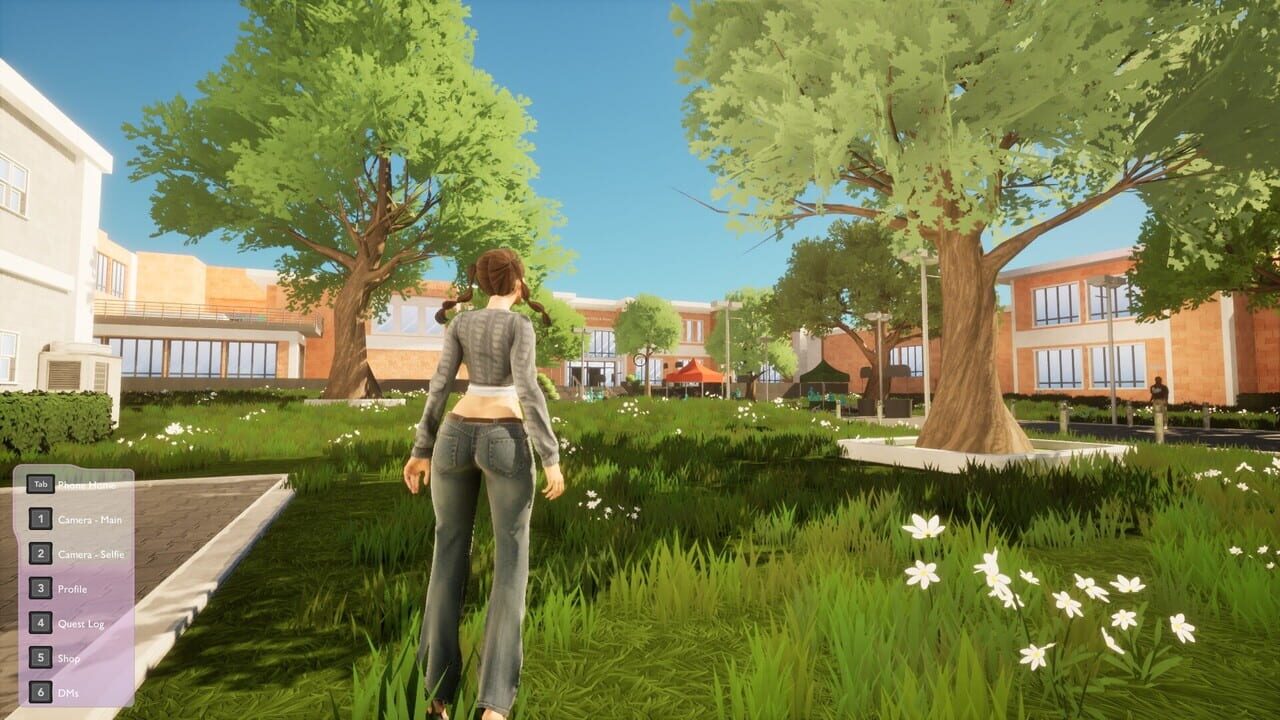Click the "4" key icon next to Quest Log
The image size is (1280, 720).
[x=41, y=622]
